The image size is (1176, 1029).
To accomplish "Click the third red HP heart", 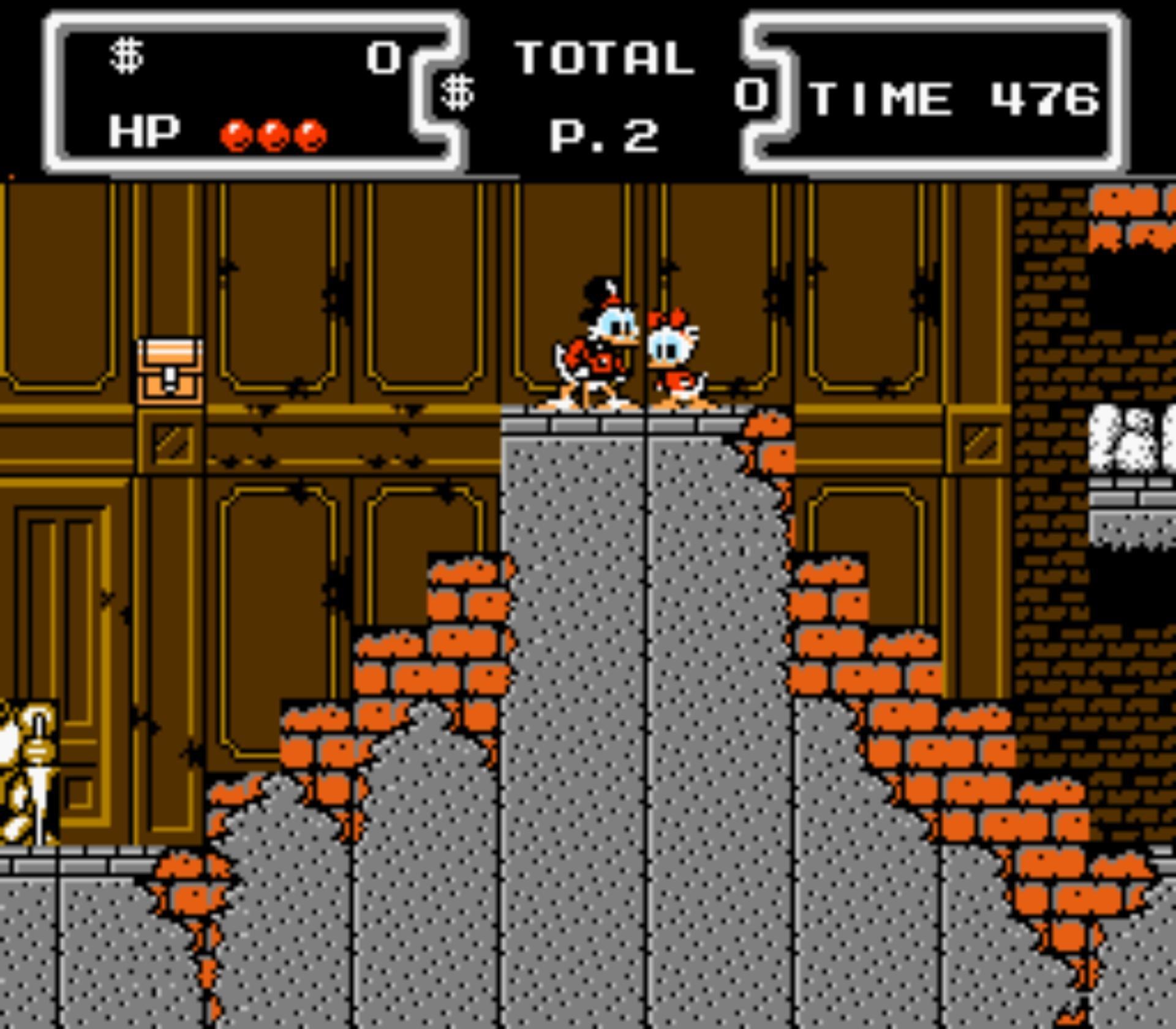I will (309, 132).
